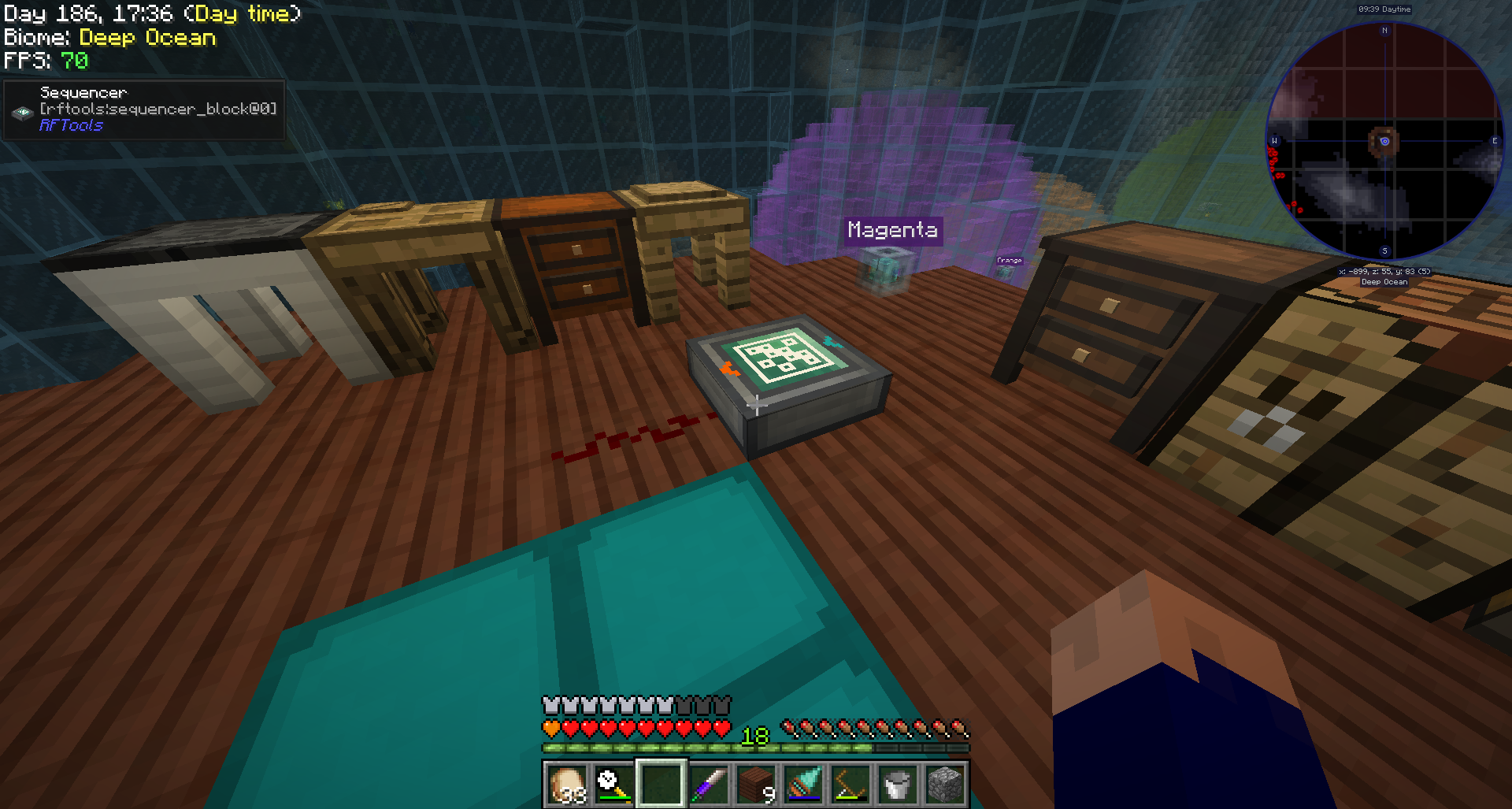This screenshot has height=809, width=1512.
Task: Click the Magenta nameplate in the world
Action: coord(892,230)
